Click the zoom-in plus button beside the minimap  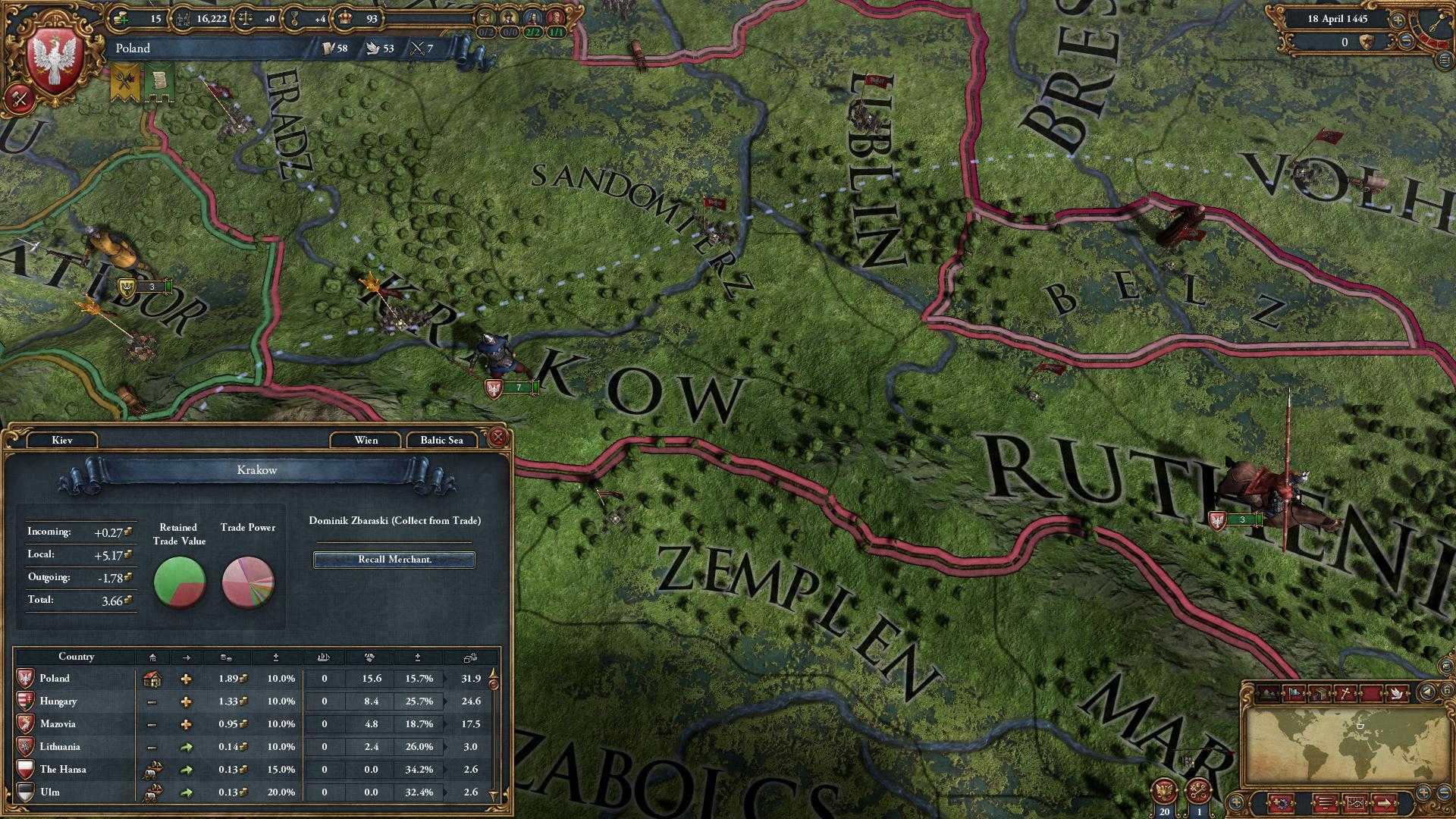pyautogui.click(x=1423, y=793)
